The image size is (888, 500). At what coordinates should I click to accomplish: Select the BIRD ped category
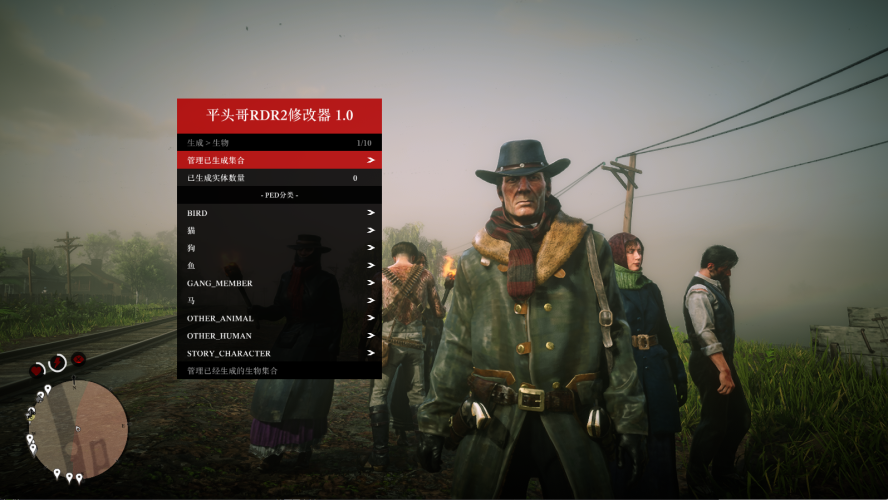[279, 213]
